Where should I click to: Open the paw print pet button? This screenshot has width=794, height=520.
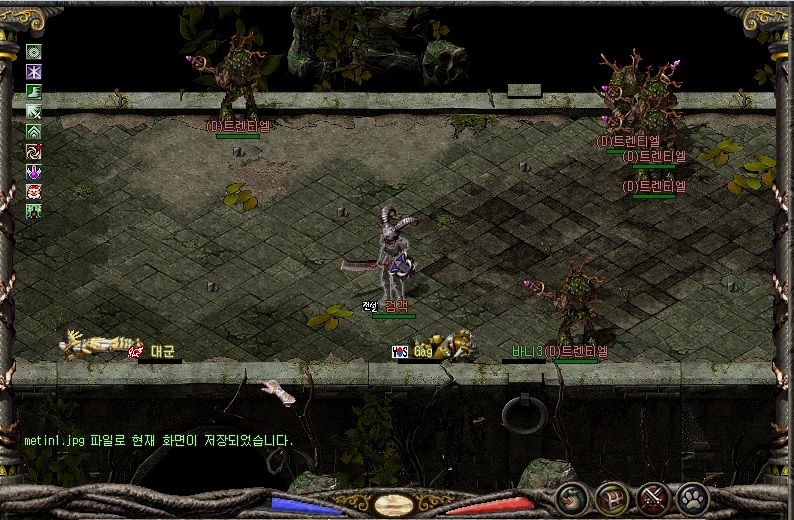[x=692, y=497]
